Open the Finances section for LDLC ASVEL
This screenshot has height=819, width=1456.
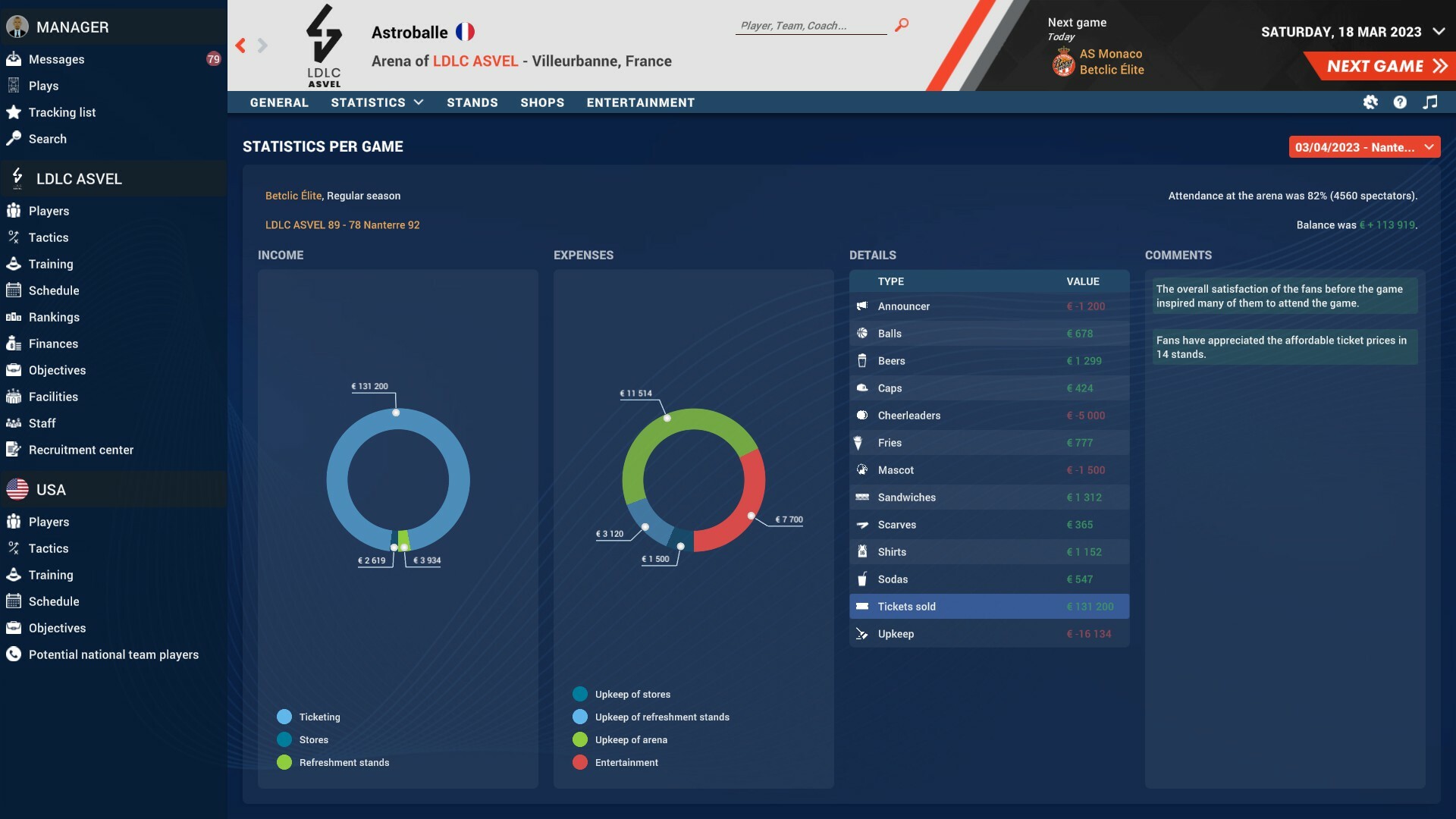[x=53, y=344]
